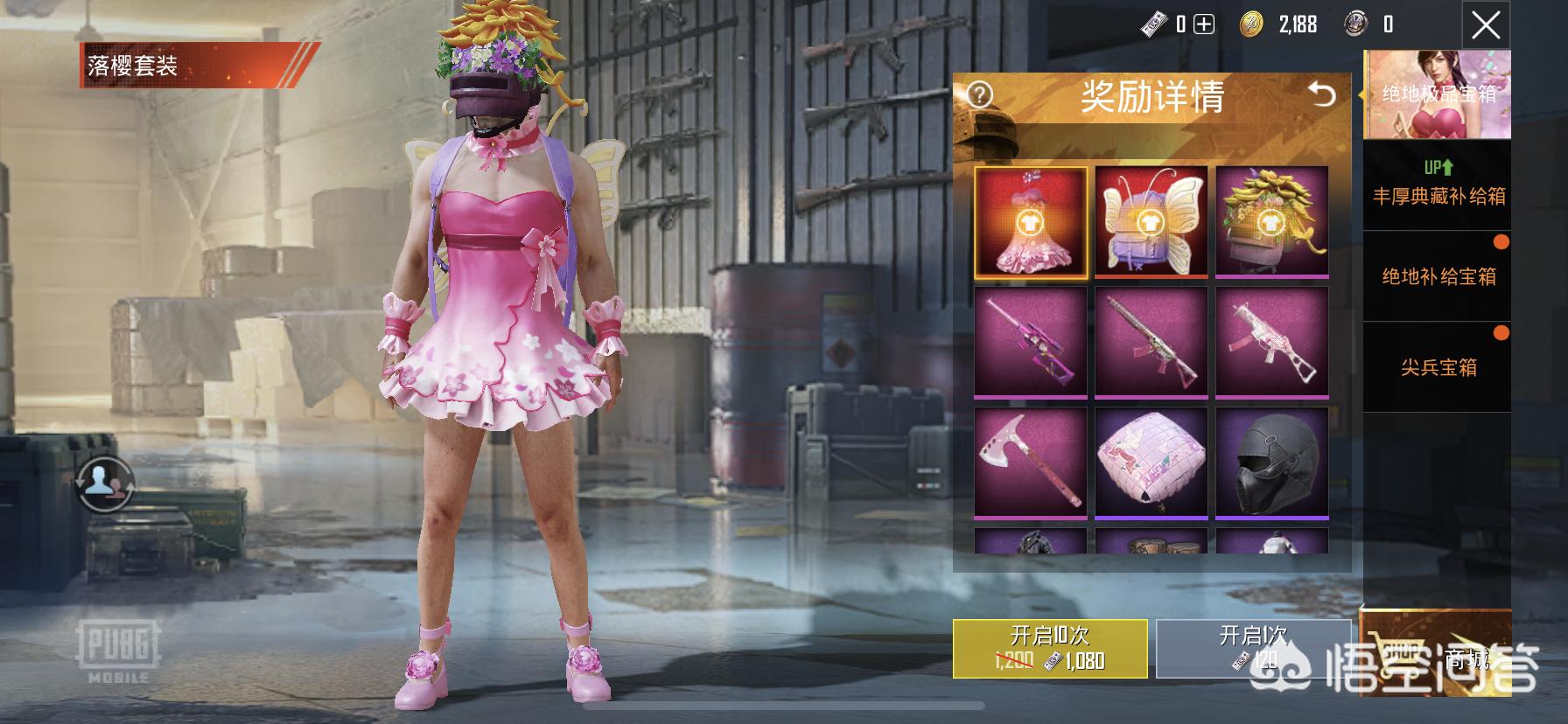1568x724 pixels.
Task: Select the black mask helmet reward
Action: pos(1271,463)
